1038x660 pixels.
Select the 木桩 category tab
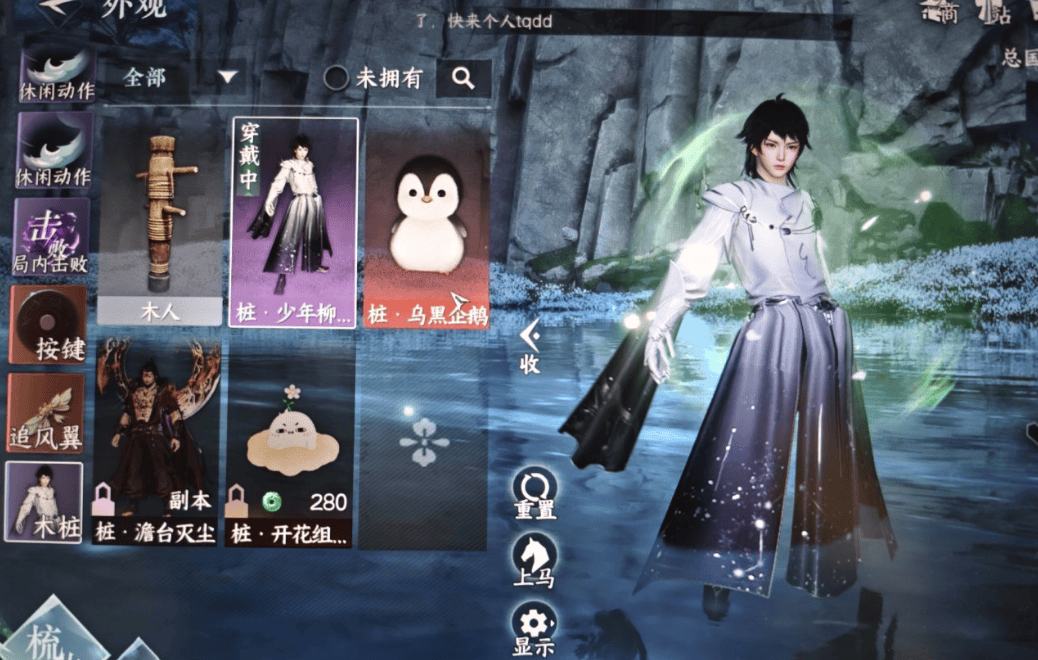click(45, 501)
